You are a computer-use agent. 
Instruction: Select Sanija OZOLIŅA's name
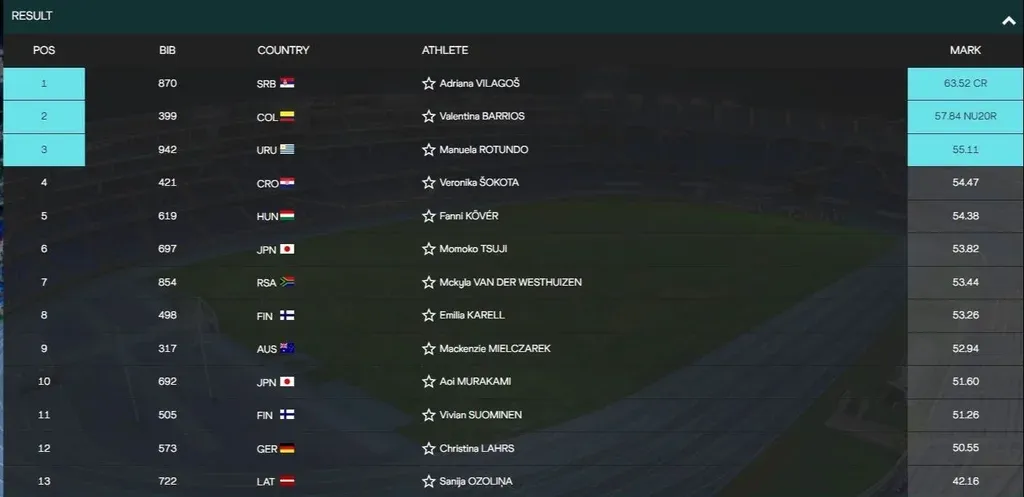click(x=476, y=481)
